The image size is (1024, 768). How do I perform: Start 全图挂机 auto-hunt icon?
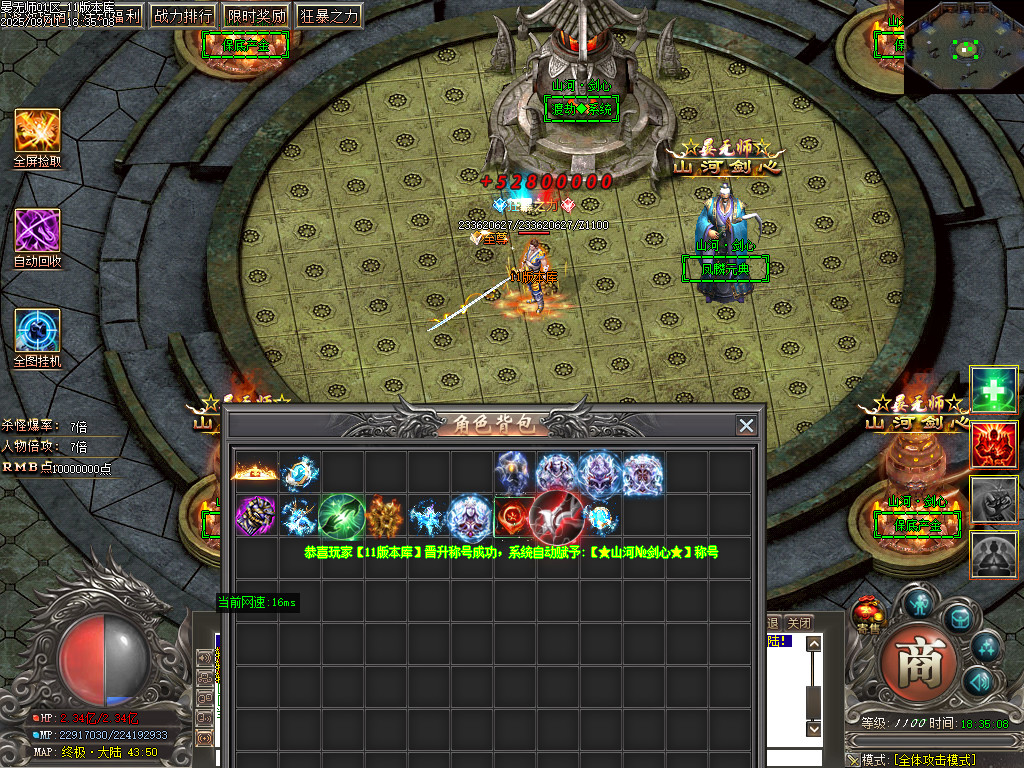coord(37,331)
